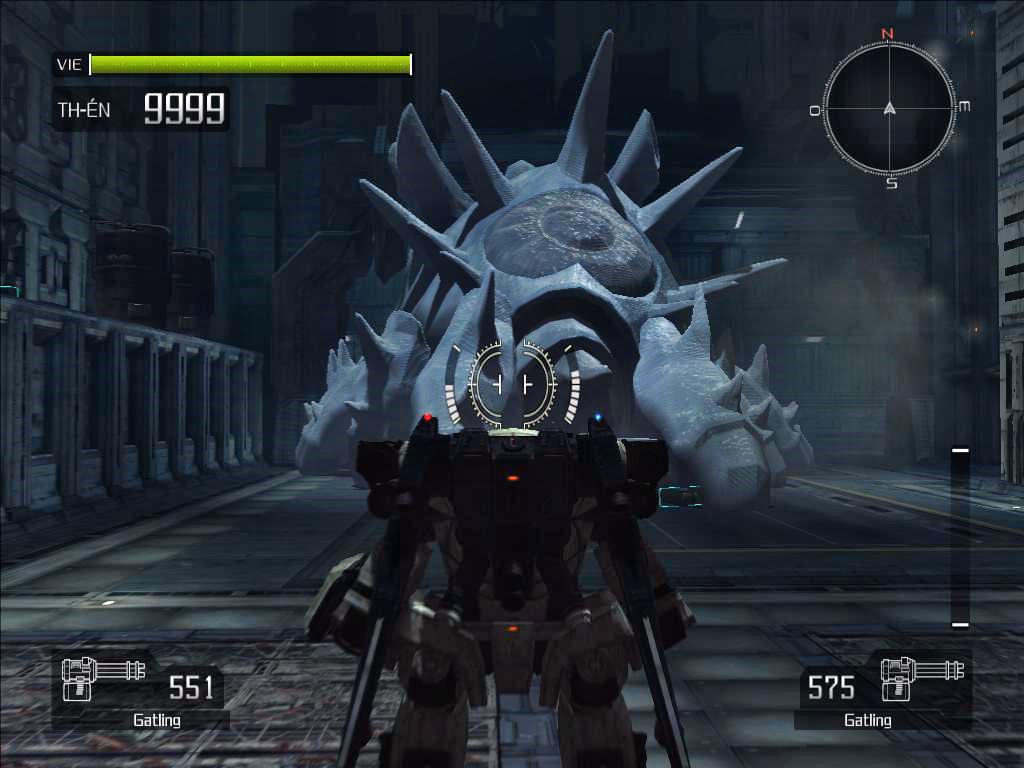Select the right Gatling weapon icon
This screenshot has width=1024, height=768.
pos(912,678)
